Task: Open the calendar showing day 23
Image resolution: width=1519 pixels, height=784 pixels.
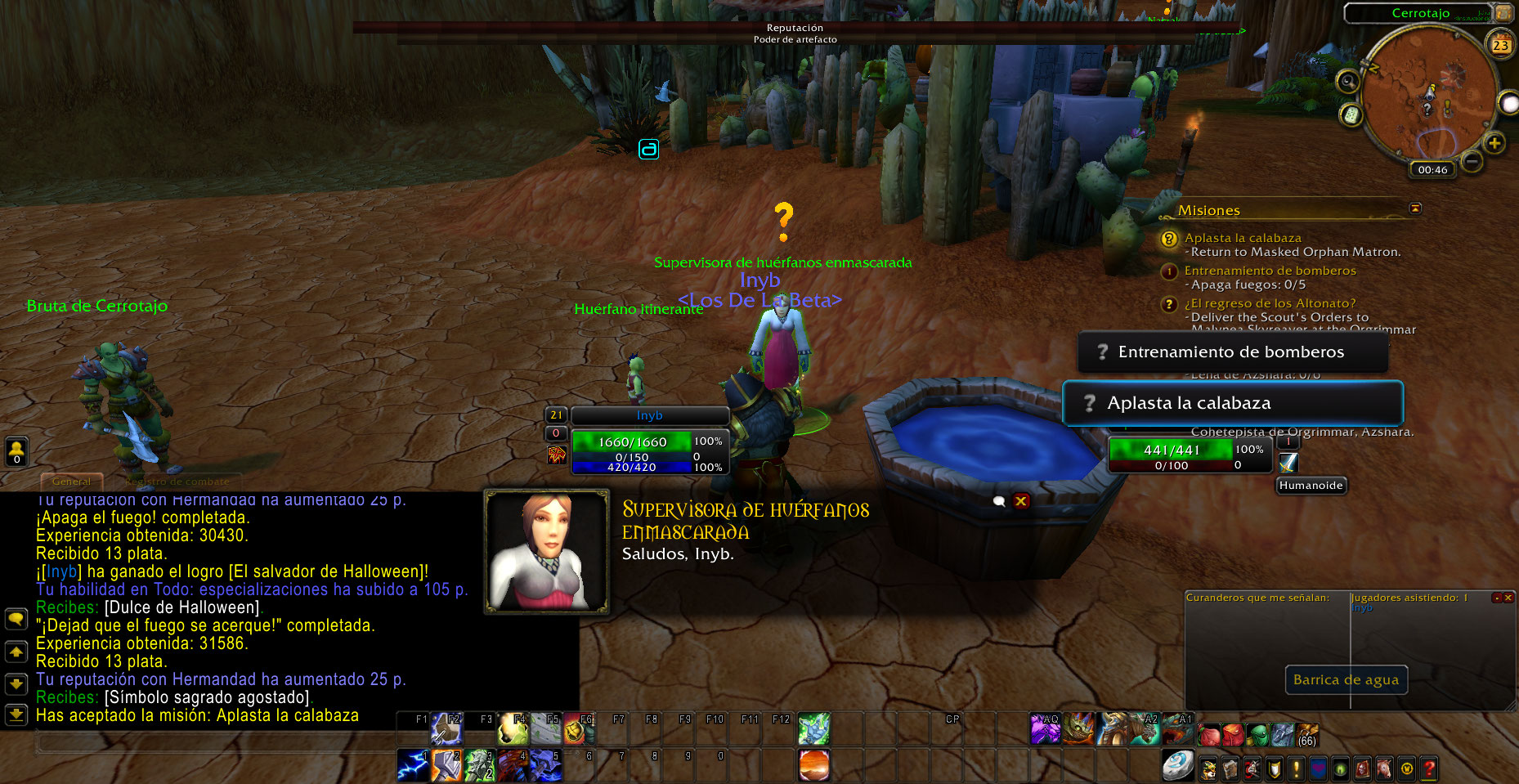Action: click(x=1500, y=45)
